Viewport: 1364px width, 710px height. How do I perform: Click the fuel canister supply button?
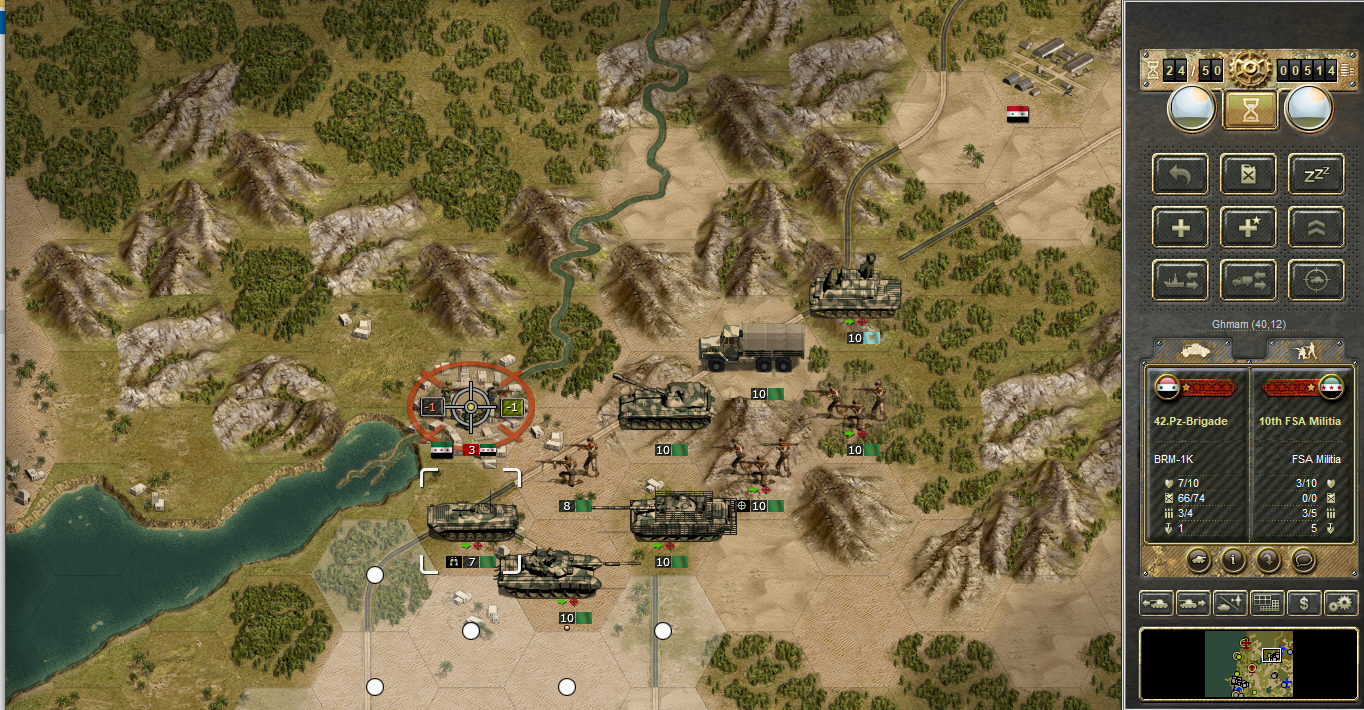point(1248,175)
